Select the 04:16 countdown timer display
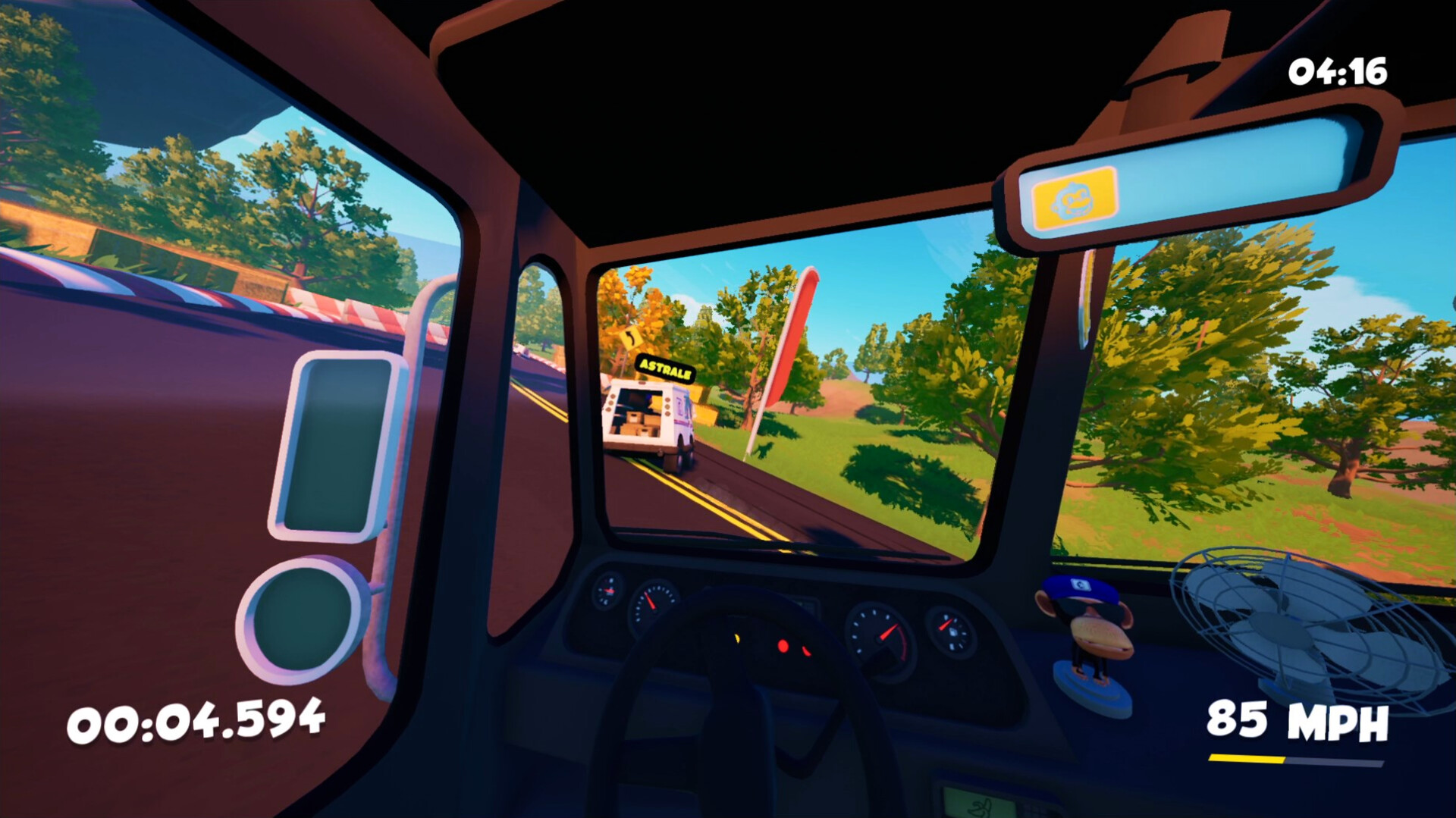The width and height of the screenshot is (1456, 818). tap(1339, 72)
